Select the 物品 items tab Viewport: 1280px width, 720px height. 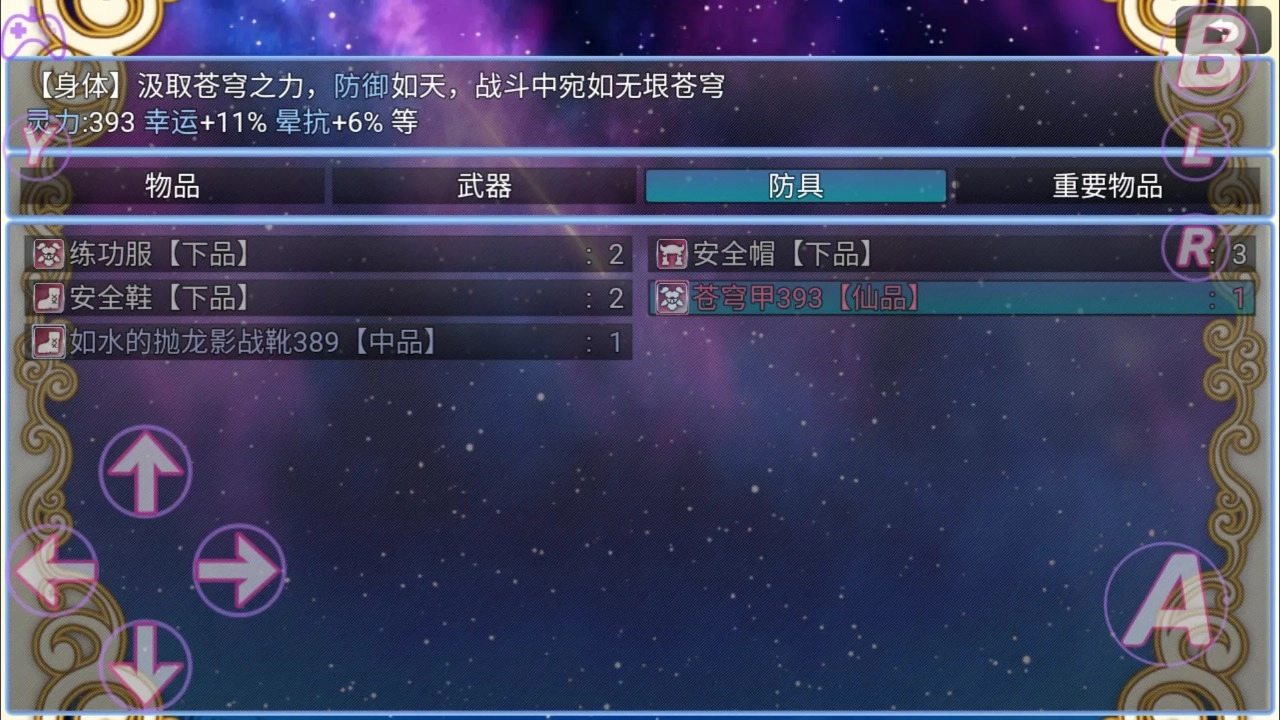pos(170,186)
